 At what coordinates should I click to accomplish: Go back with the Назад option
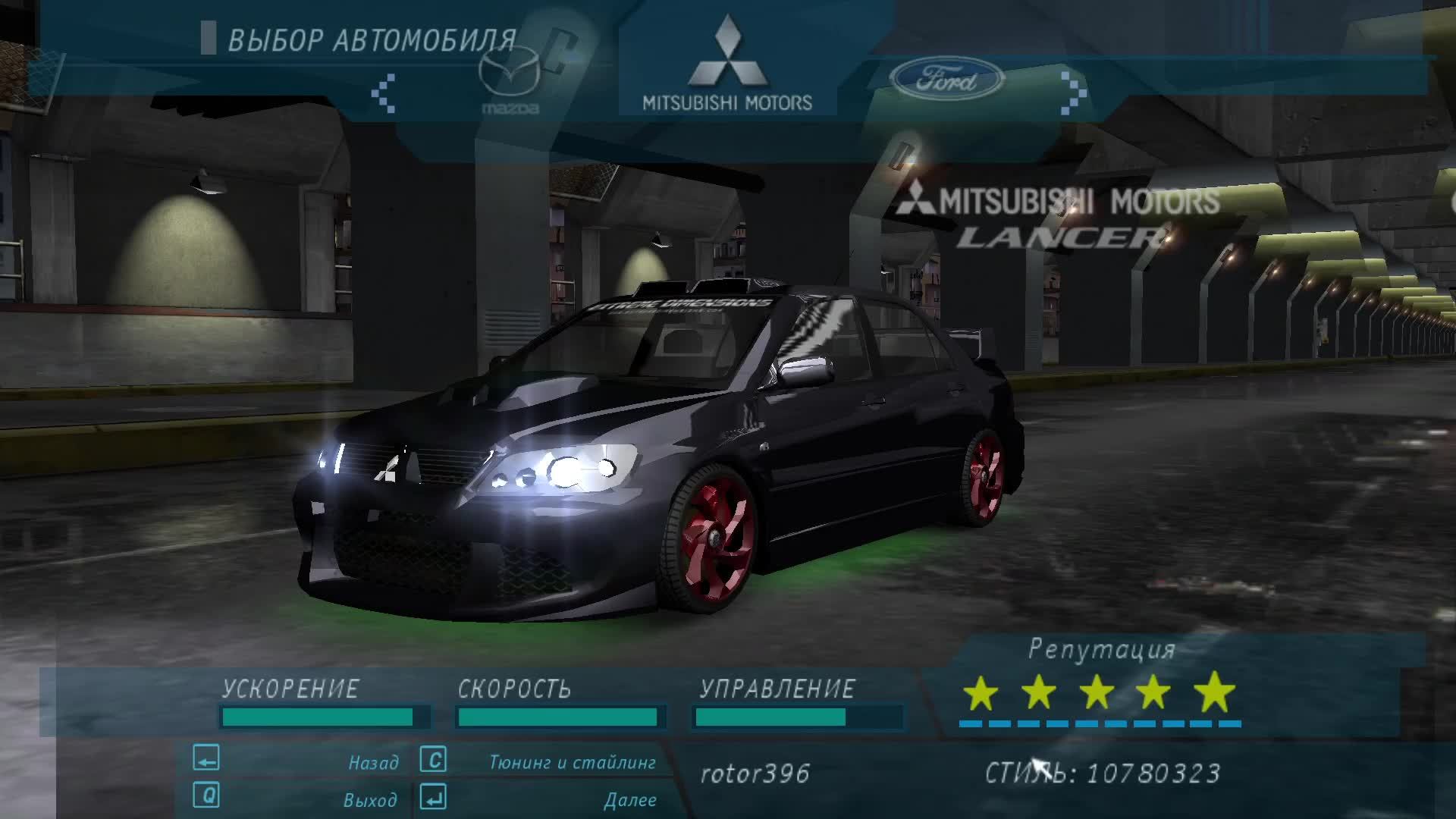(x=373, y=762)
